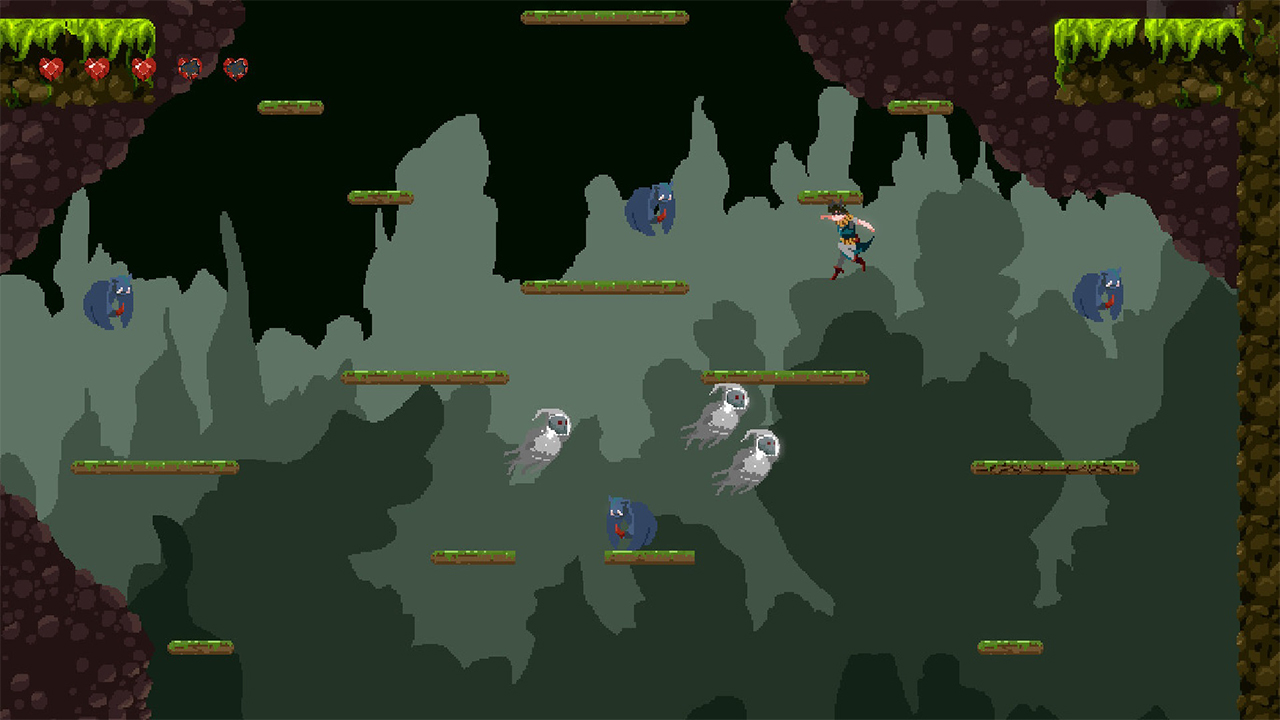The image size is (1280, 720).
Task: Select the last depleted heart icon
Action: pos(236,68)
